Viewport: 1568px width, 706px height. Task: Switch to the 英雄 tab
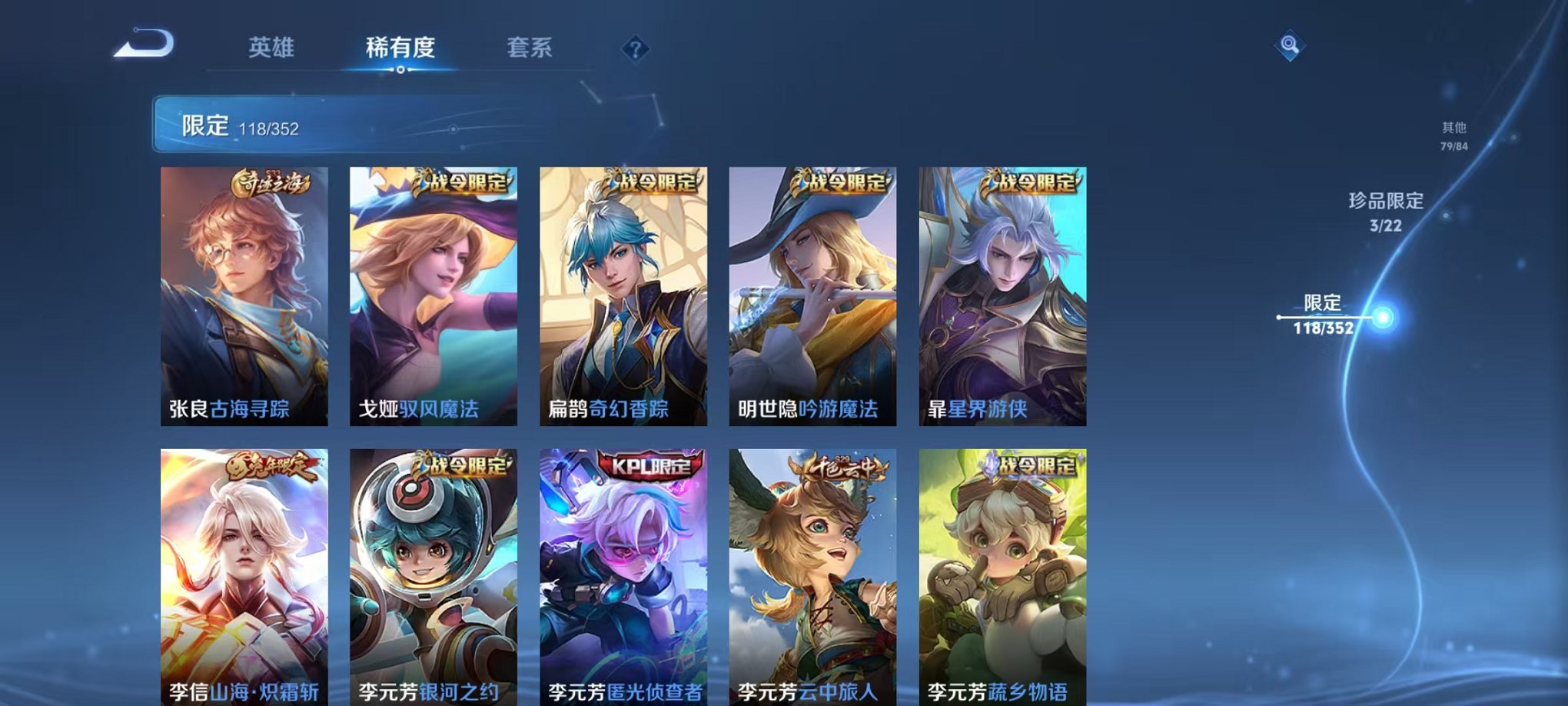point(274,48)
